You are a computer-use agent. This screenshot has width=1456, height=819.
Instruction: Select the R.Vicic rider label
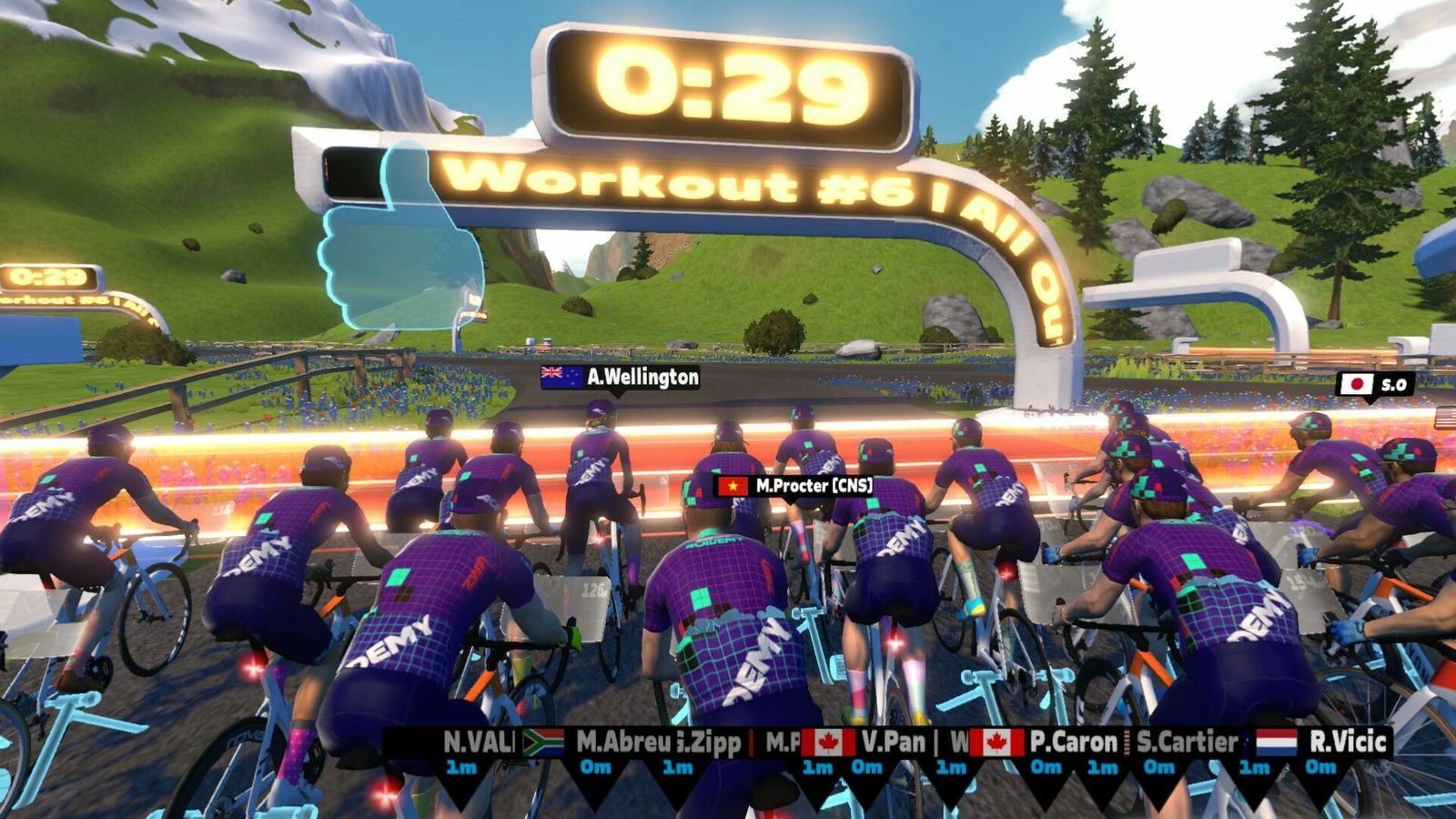pos(1347,743)
